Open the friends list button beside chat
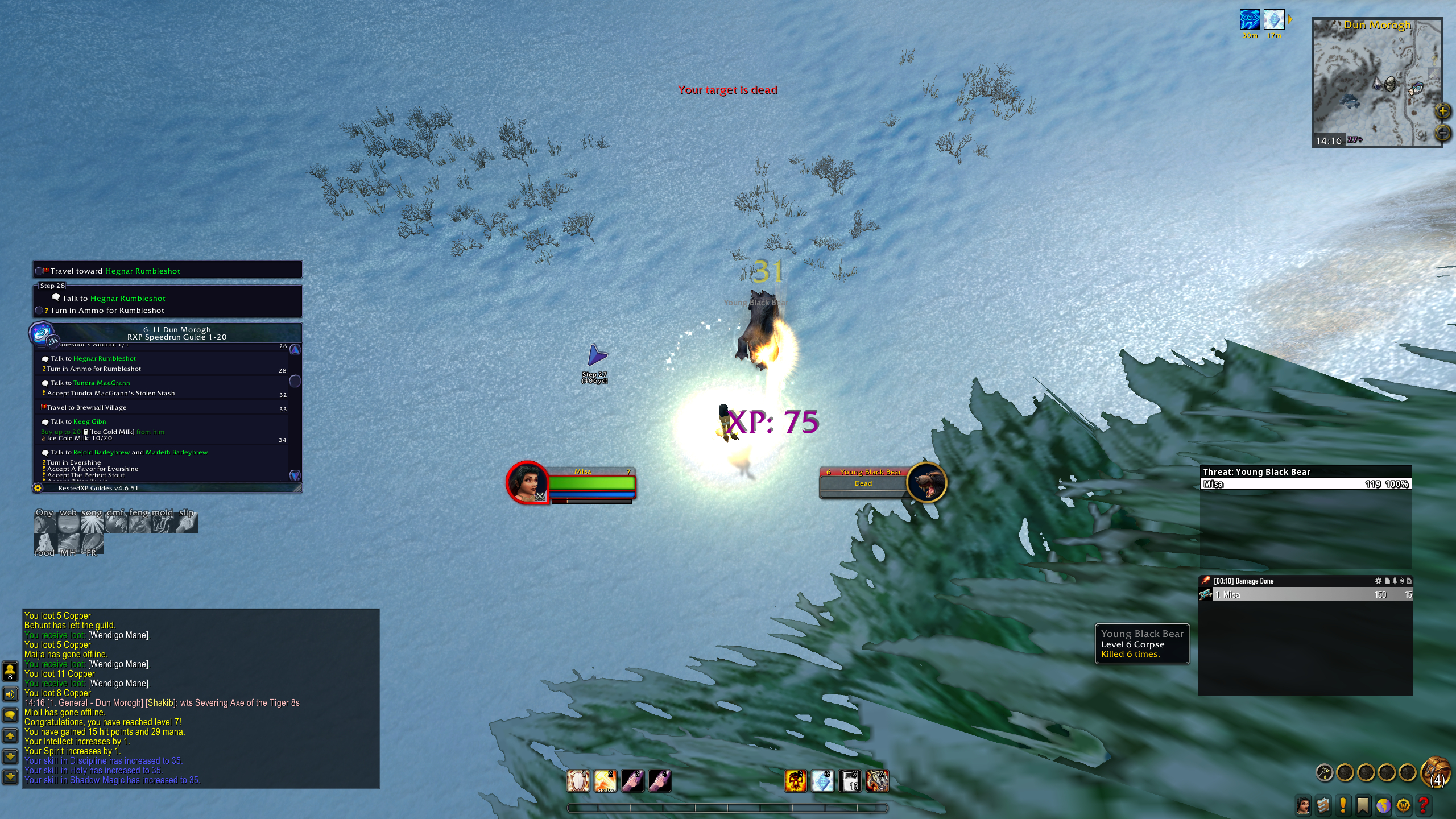Screen dimensions: 1456x819 point(10,671)
